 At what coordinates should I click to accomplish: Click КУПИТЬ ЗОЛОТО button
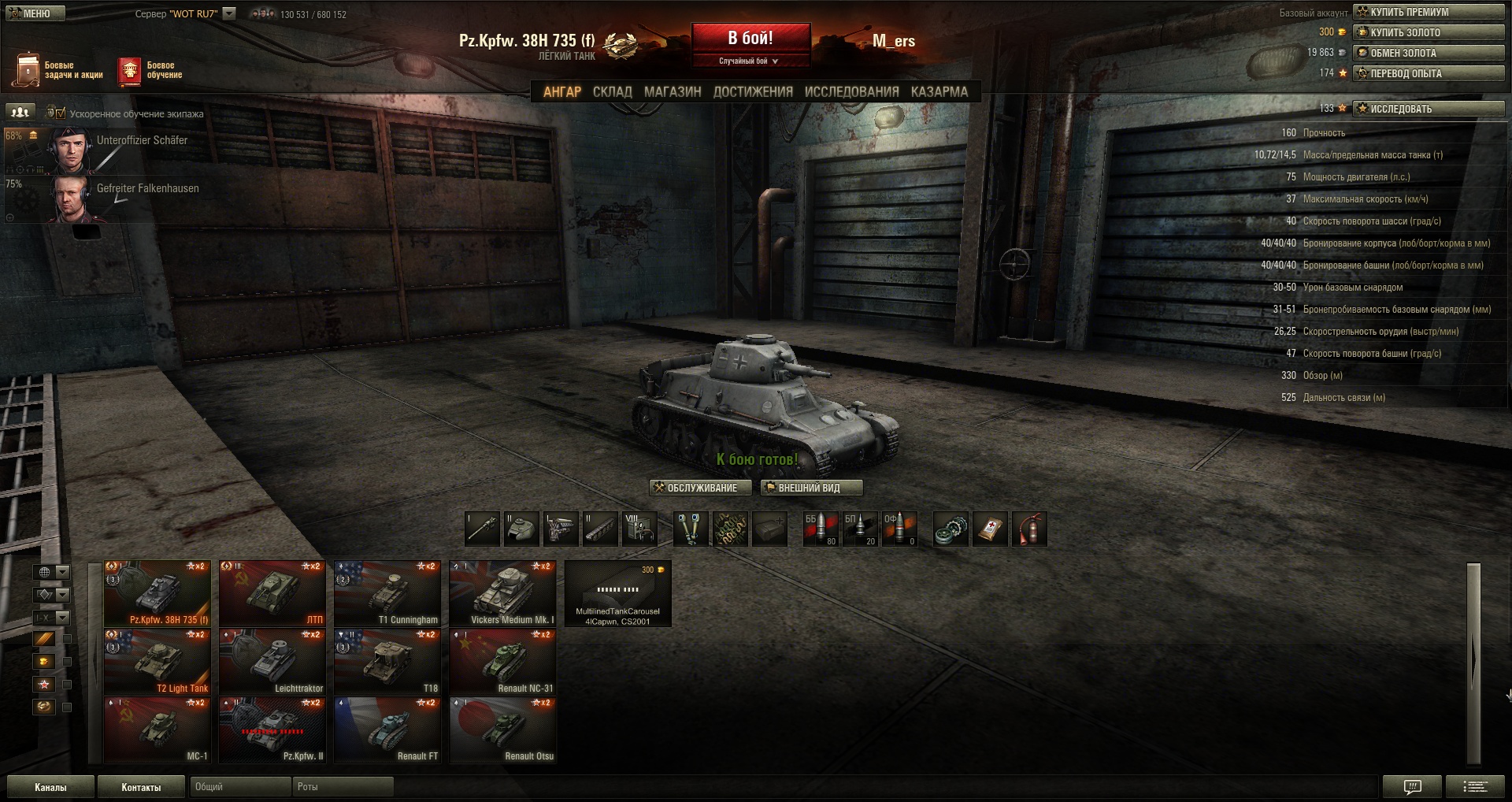pos(1428,32)
